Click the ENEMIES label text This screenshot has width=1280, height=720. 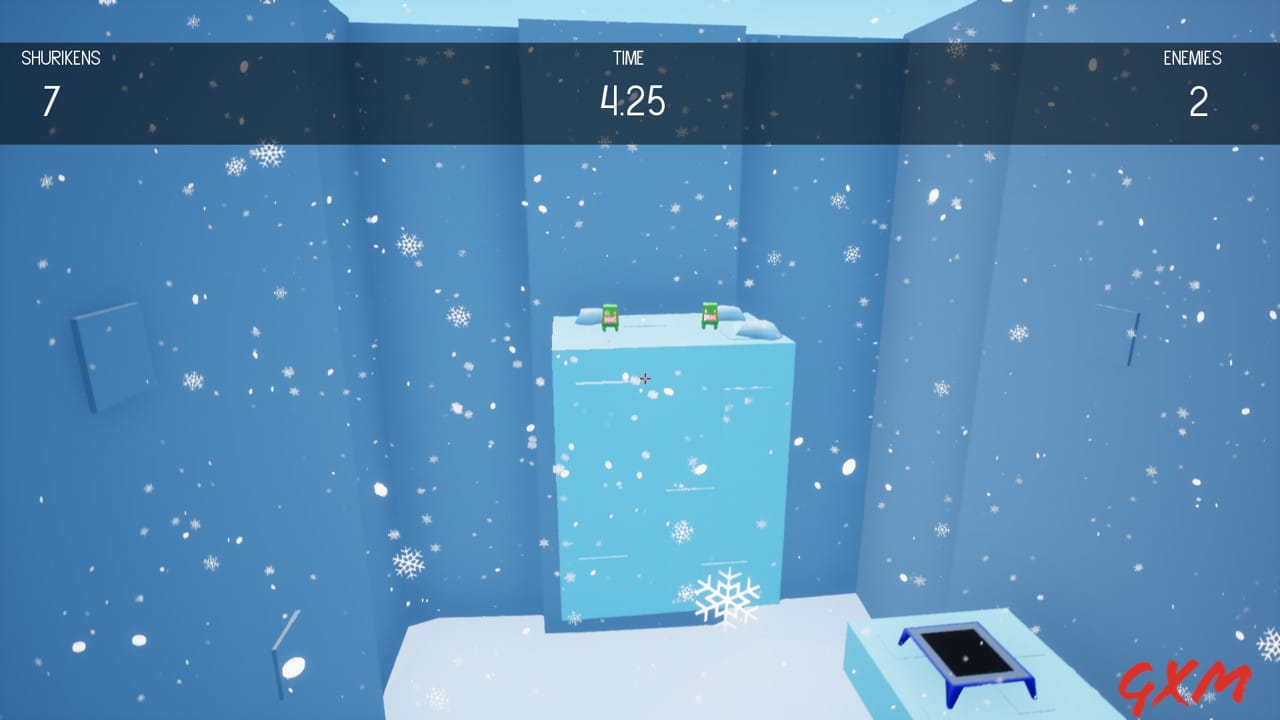[x=1192, y=58]
